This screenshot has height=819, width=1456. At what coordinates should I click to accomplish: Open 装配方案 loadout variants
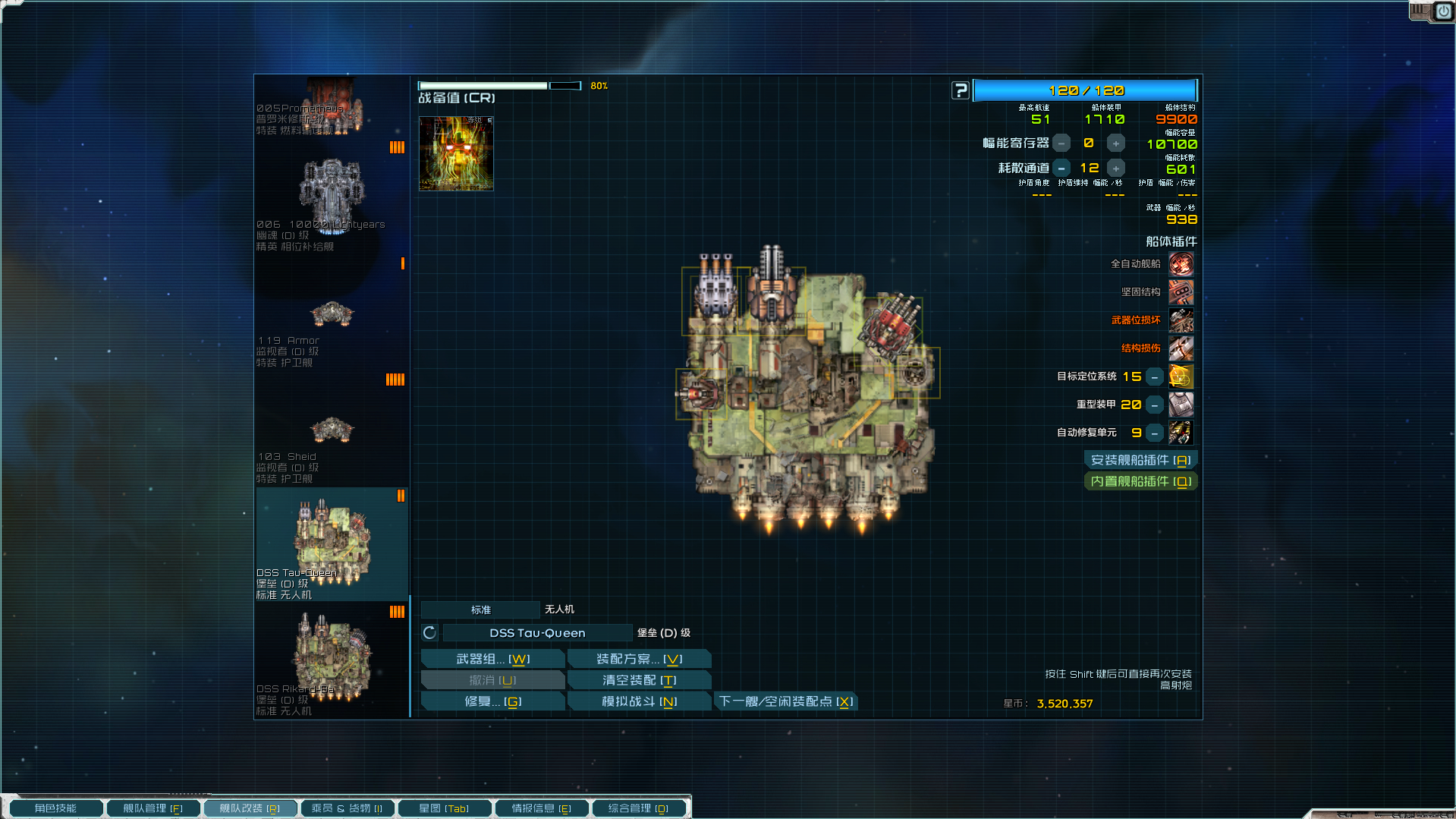tap(639, 659)
